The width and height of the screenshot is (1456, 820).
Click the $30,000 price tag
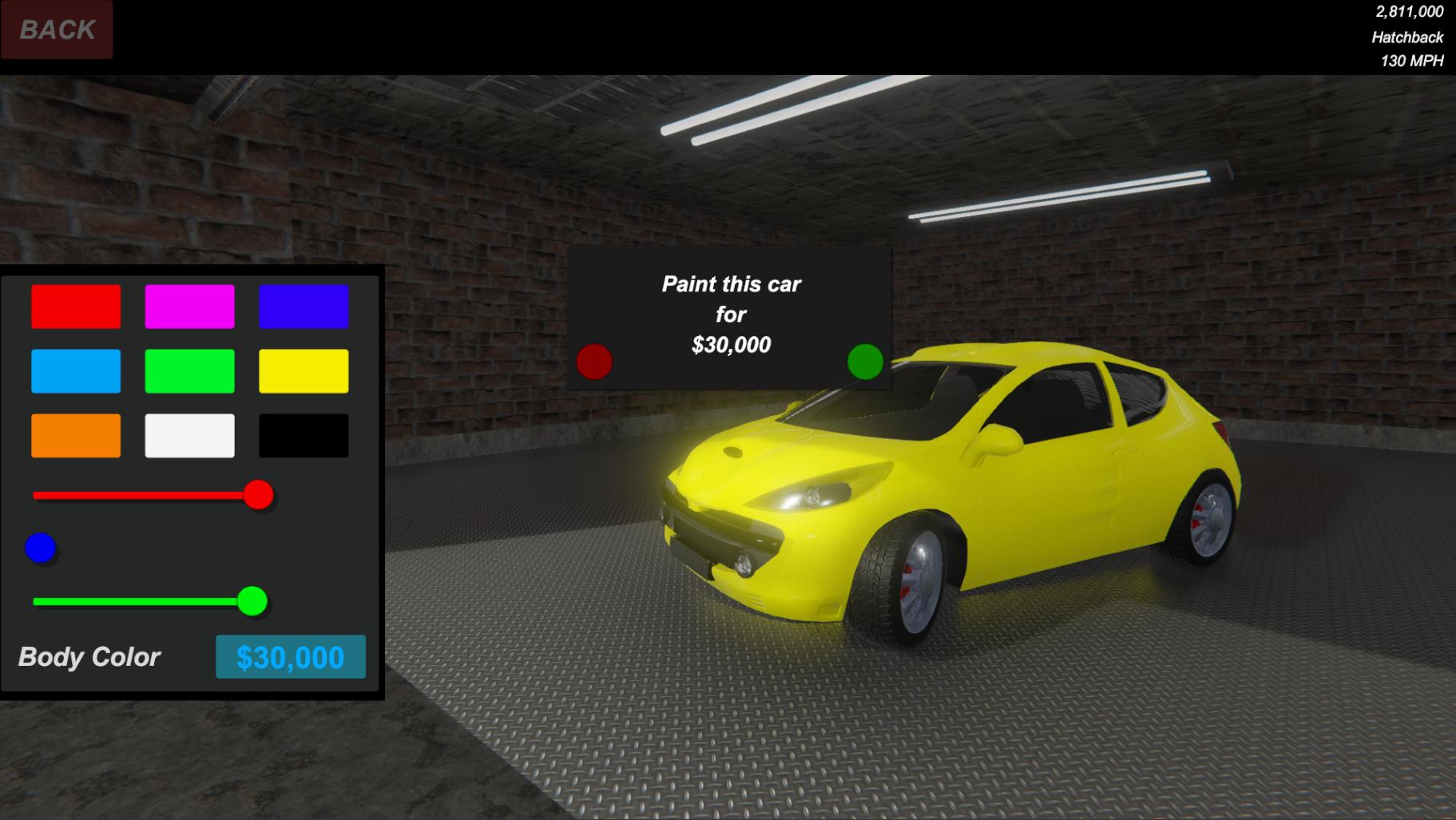(x=290, y=657)
